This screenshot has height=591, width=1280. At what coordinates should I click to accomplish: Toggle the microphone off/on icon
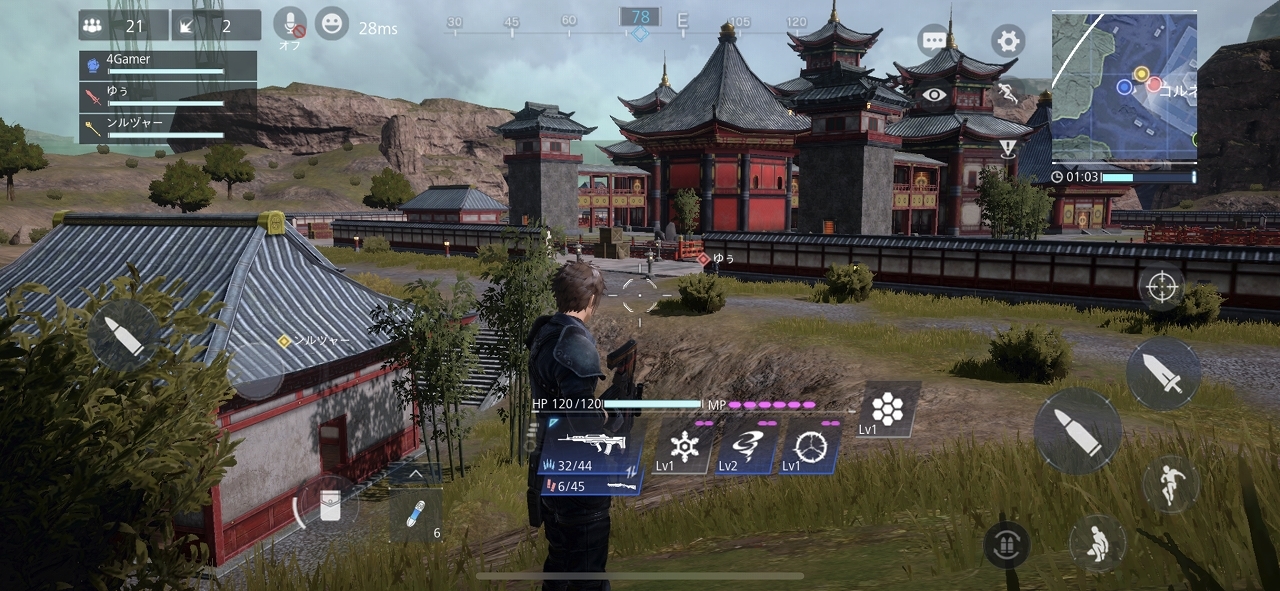pyautogui.click(x=290, y=24)
